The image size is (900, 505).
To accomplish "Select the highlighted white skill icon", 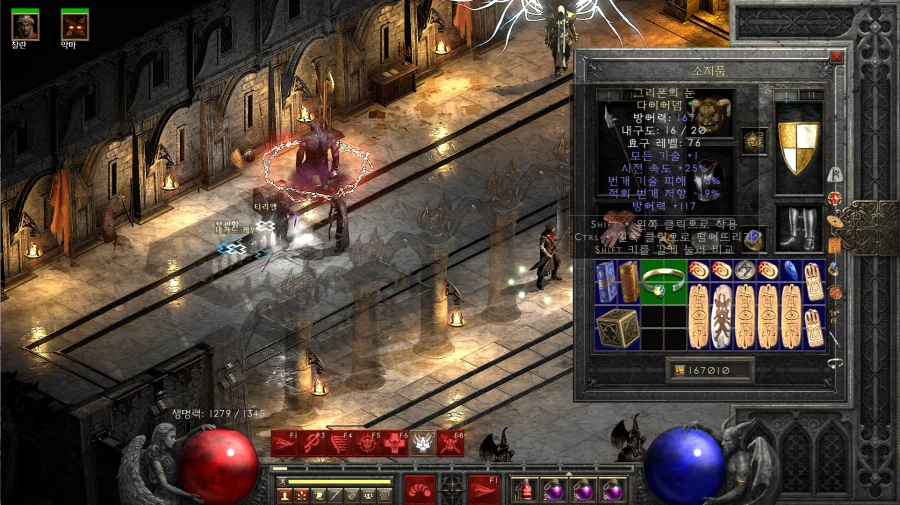I will (423, 442).
